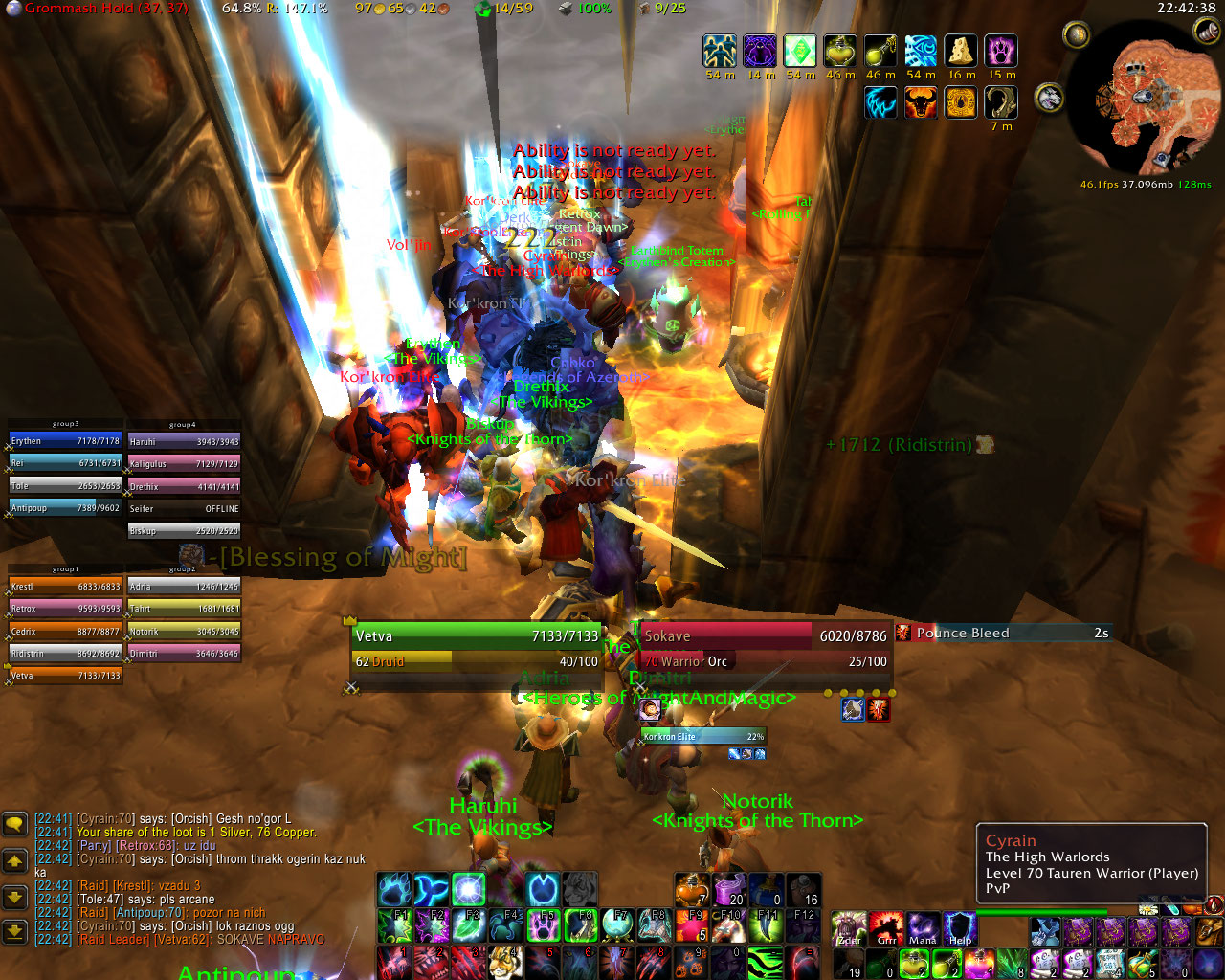Activate the tiger face ability in slot 4

pyautogui.click(x=504, y=962)
